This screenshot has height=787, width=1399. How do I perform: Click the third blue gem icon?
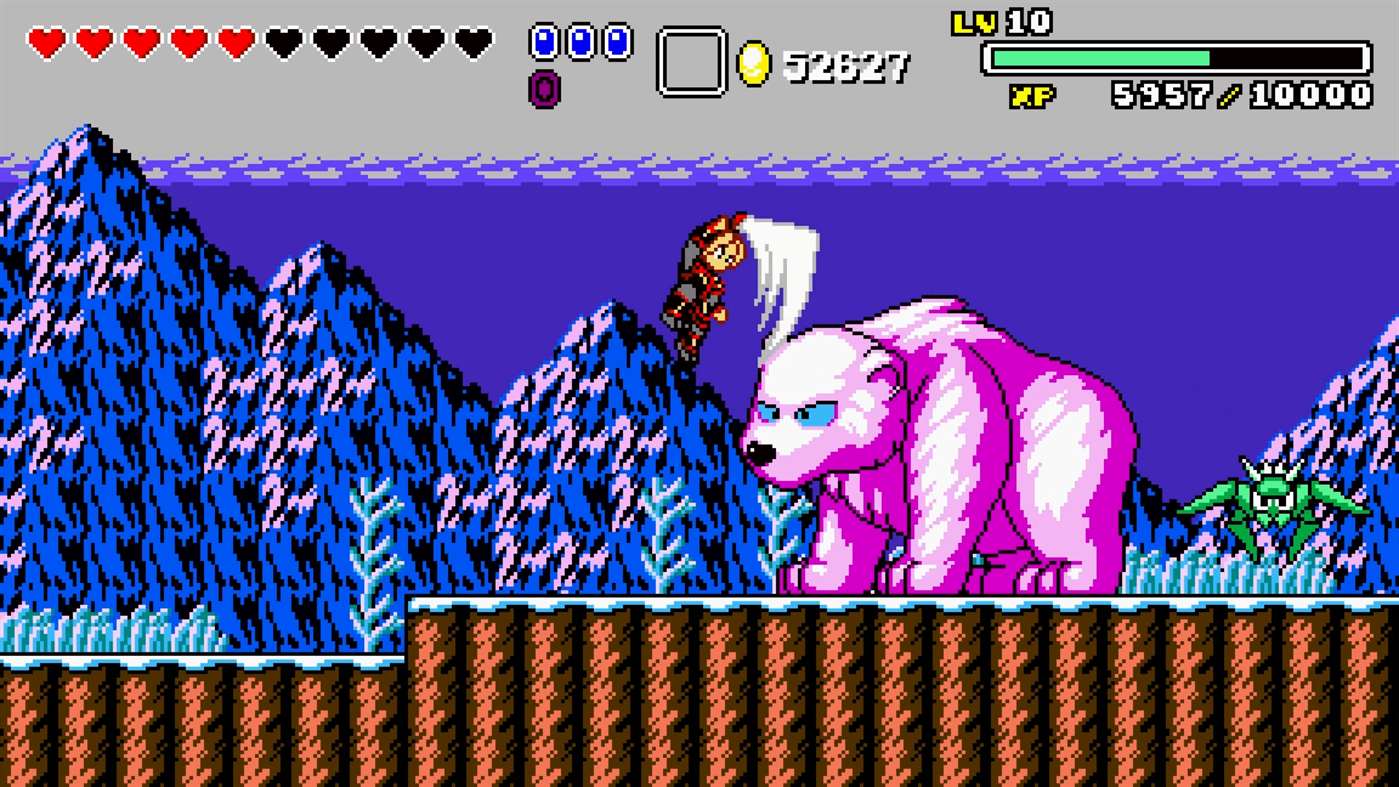click(x=619, y=40)
